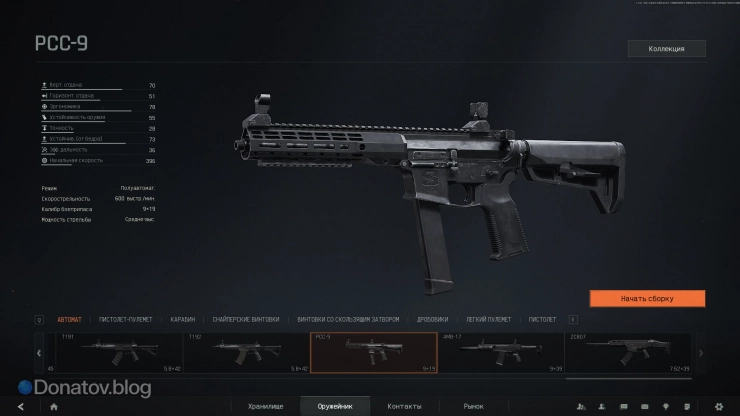740x416 pixels.
Task: Select the Легкий пулемет category
Action: coord(488,320)
